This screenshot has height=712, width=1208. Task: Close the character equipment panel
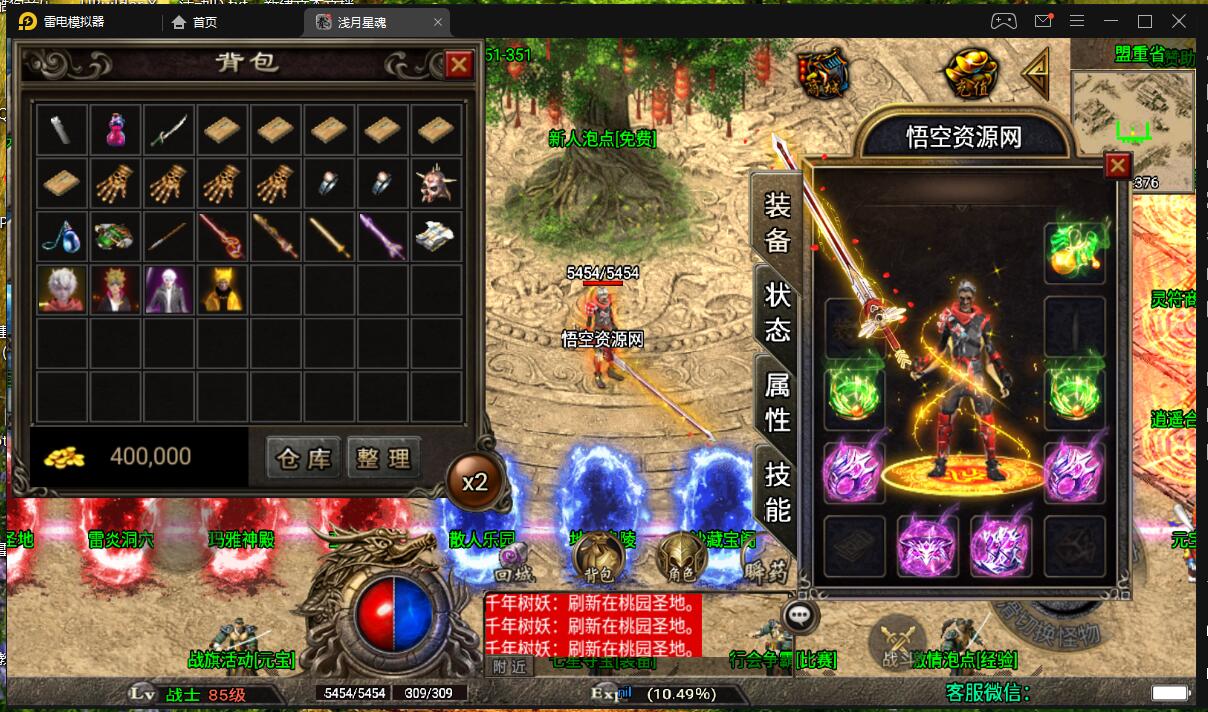pos(1117,165)
